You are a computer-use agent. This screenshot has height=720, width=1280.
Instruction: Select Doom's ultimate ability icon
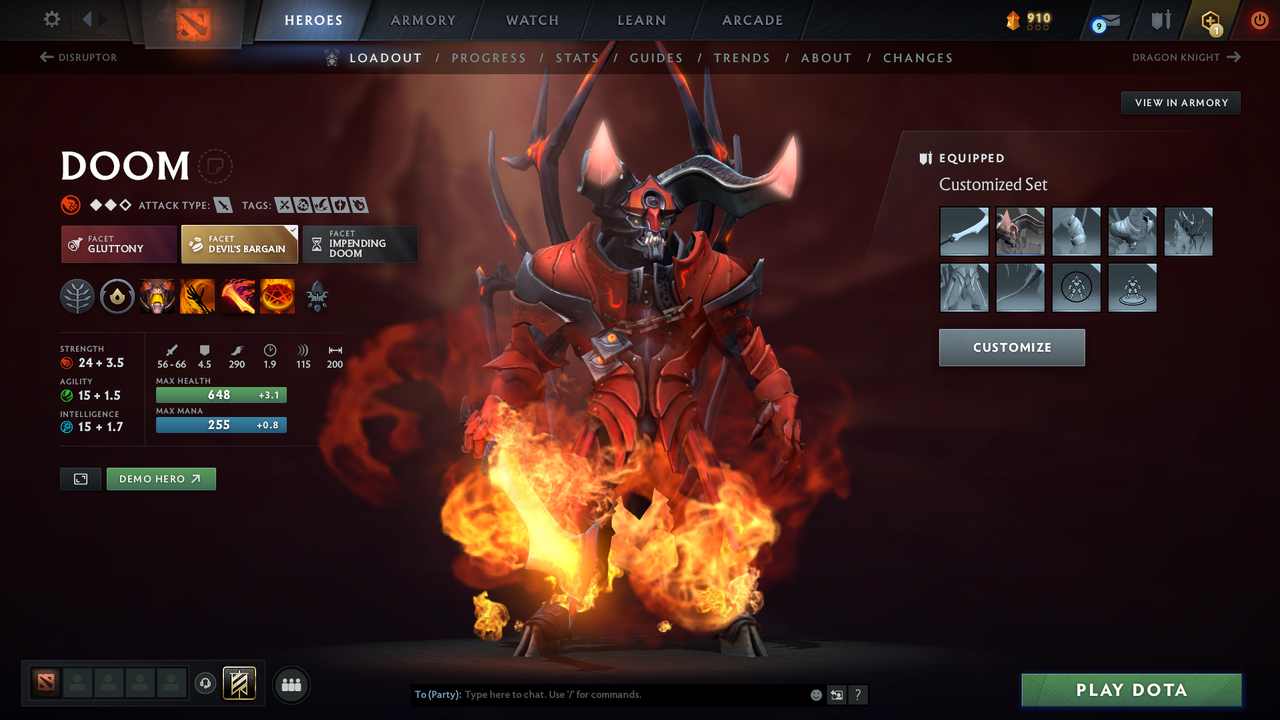277,296
